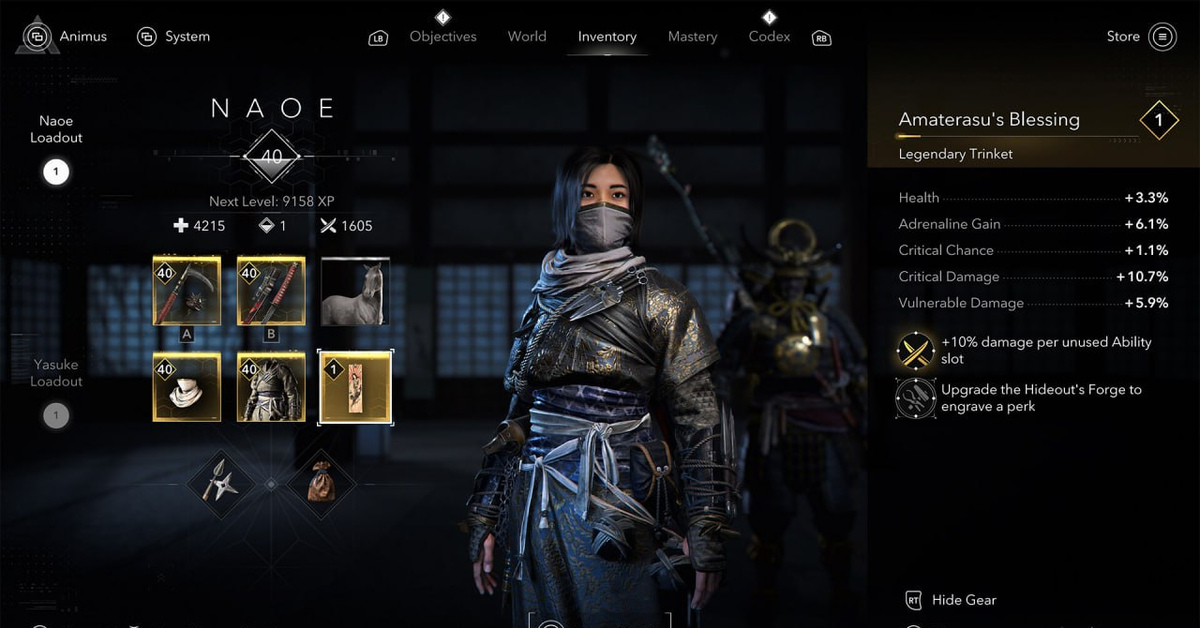
Task: Open the System menu
Action: 174,37
